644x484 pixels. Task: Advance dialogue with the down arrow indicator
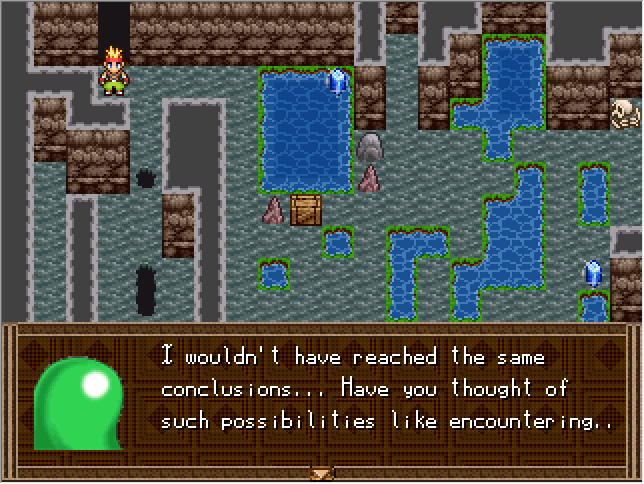[321, 473]
